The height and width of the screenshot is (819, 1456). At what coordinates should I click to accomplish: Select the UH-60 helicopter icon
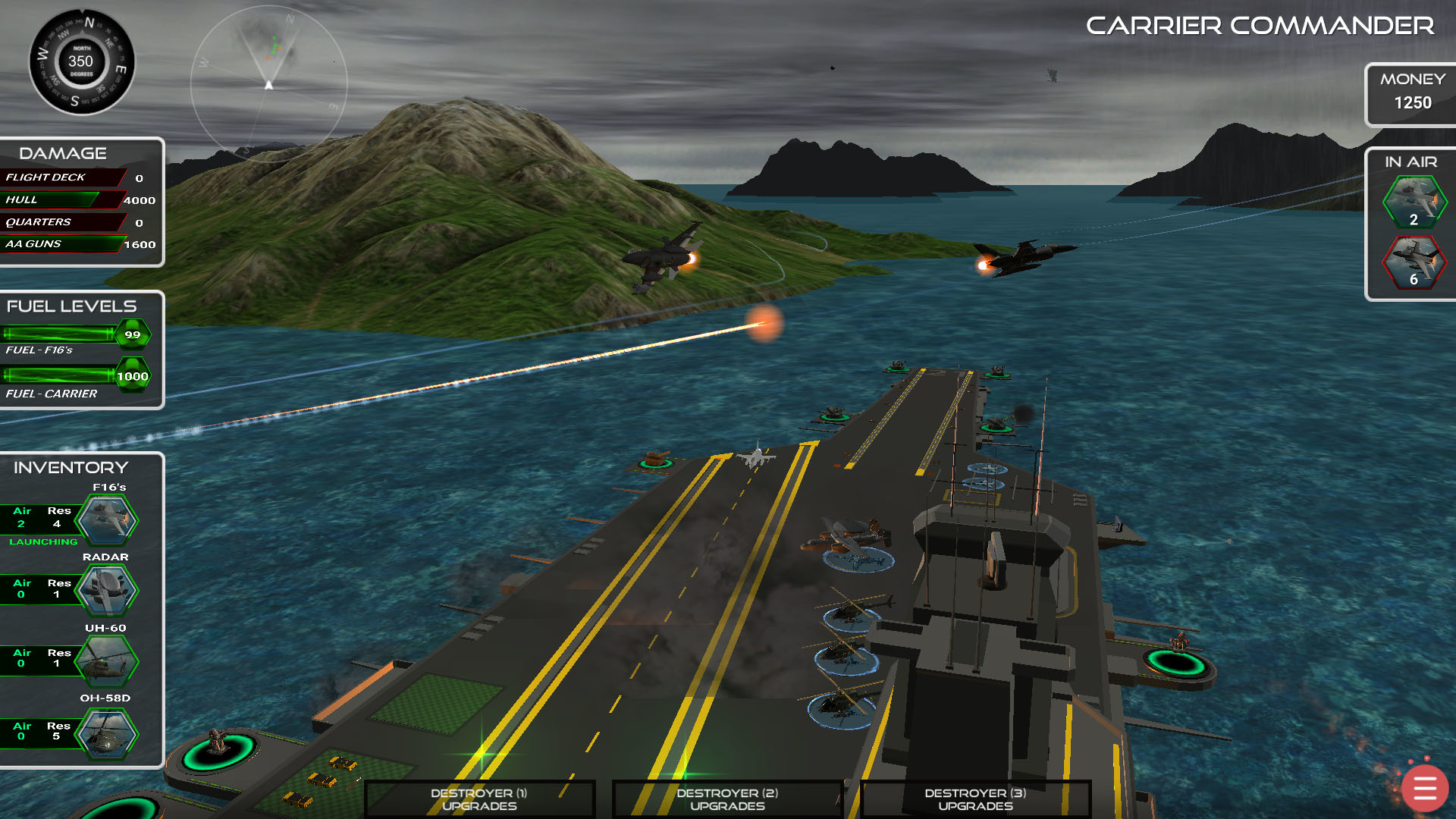[106, 660]
